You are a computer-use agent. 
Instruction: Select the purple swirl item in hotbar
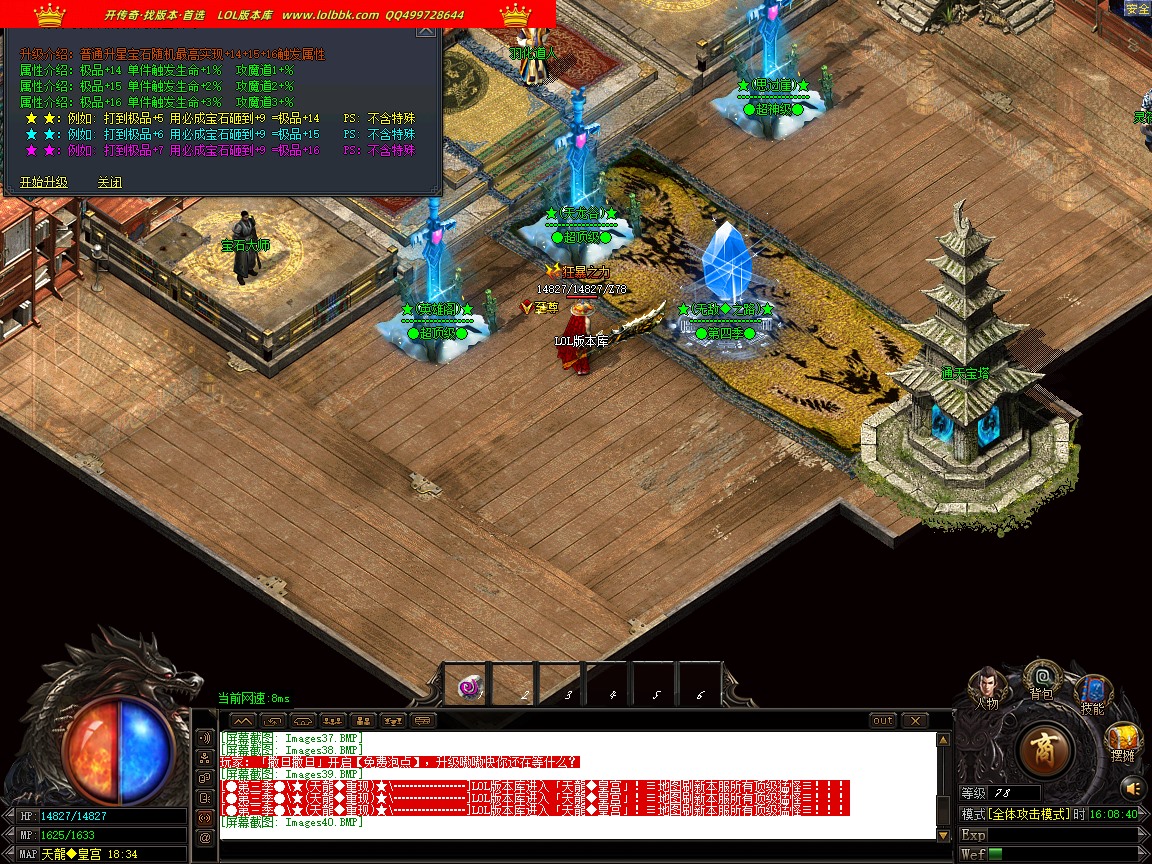470,686
